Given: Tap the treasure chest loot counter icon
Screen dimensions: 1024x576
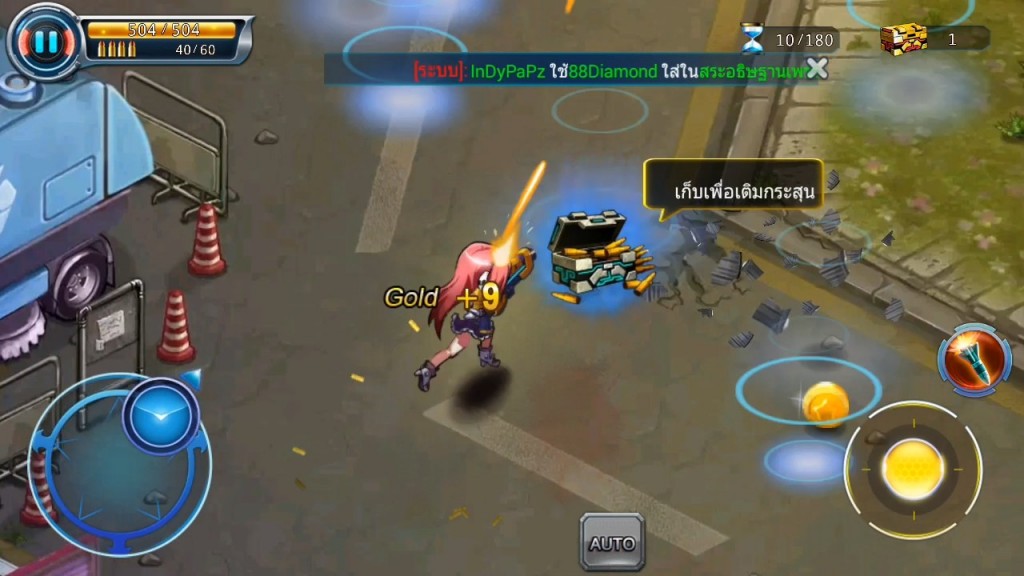Looking at the screenshot, I should 903,39.
